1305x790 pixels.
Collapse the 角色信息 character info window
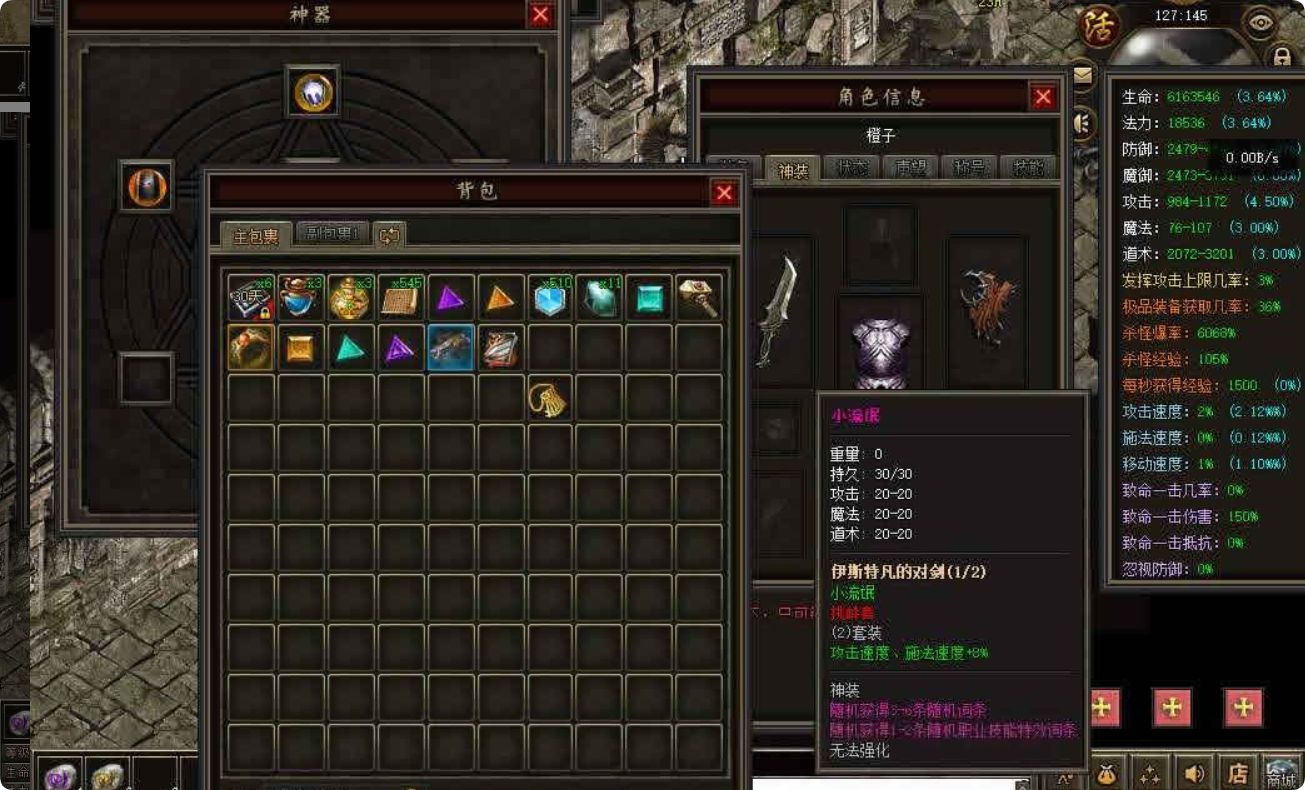(x=1043, y=97)
